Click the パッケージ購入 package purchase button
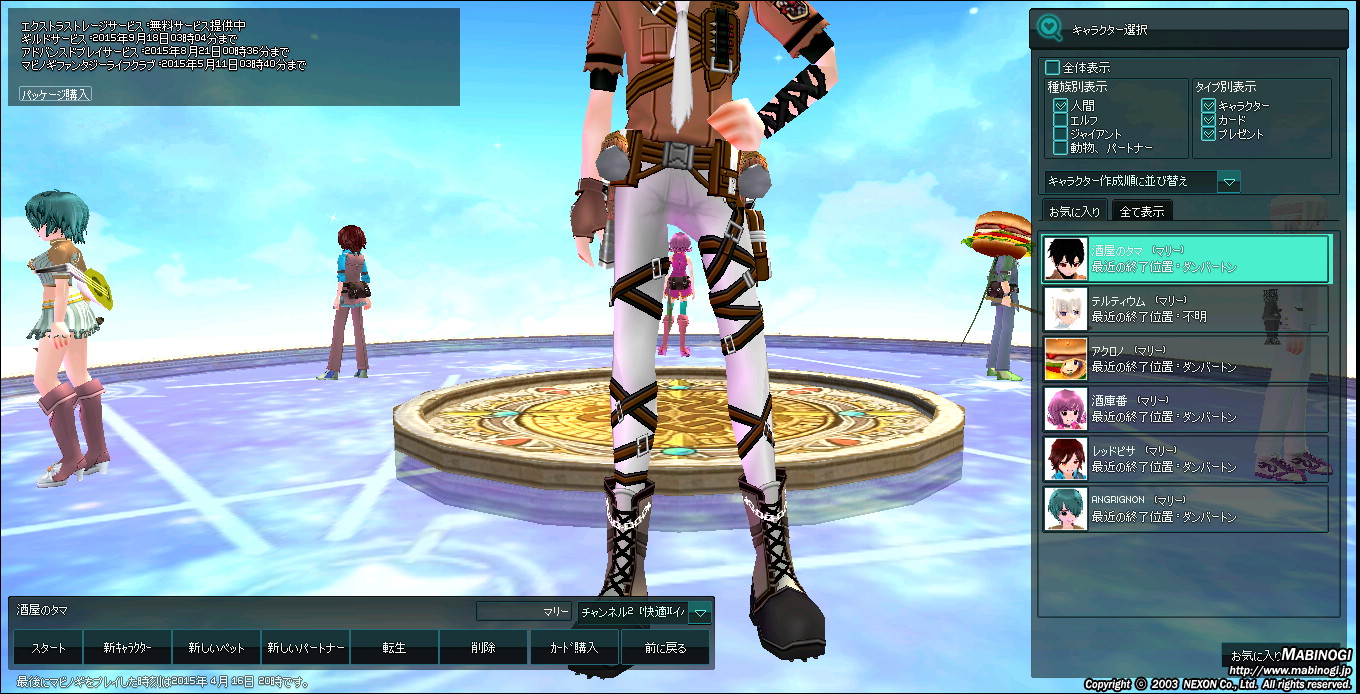The width and height of the screenshot is (1360, 694). click(56, 94)
